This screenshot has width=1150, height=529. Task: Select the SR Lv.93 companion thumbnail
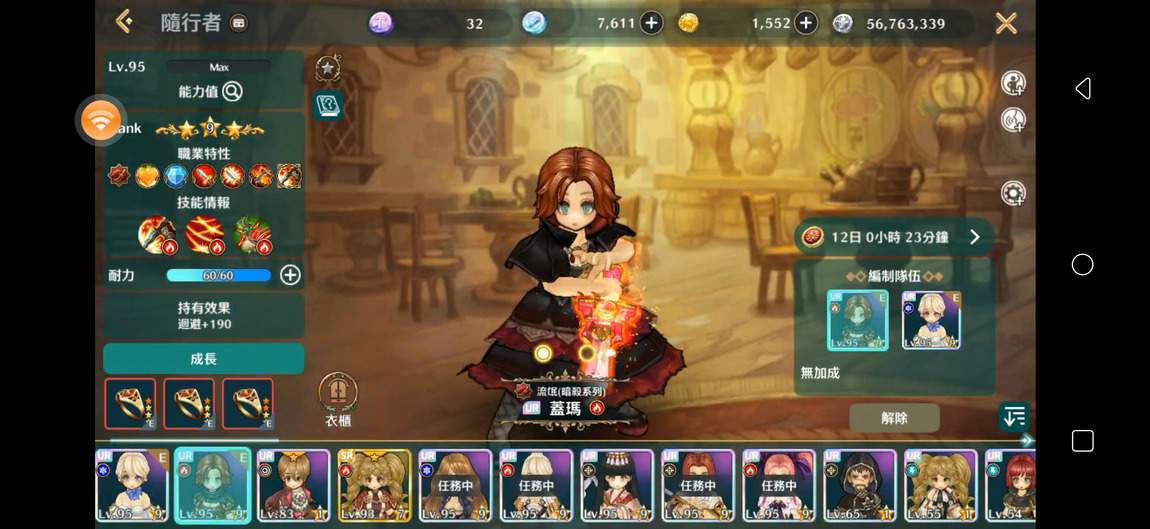click(374, 485)
